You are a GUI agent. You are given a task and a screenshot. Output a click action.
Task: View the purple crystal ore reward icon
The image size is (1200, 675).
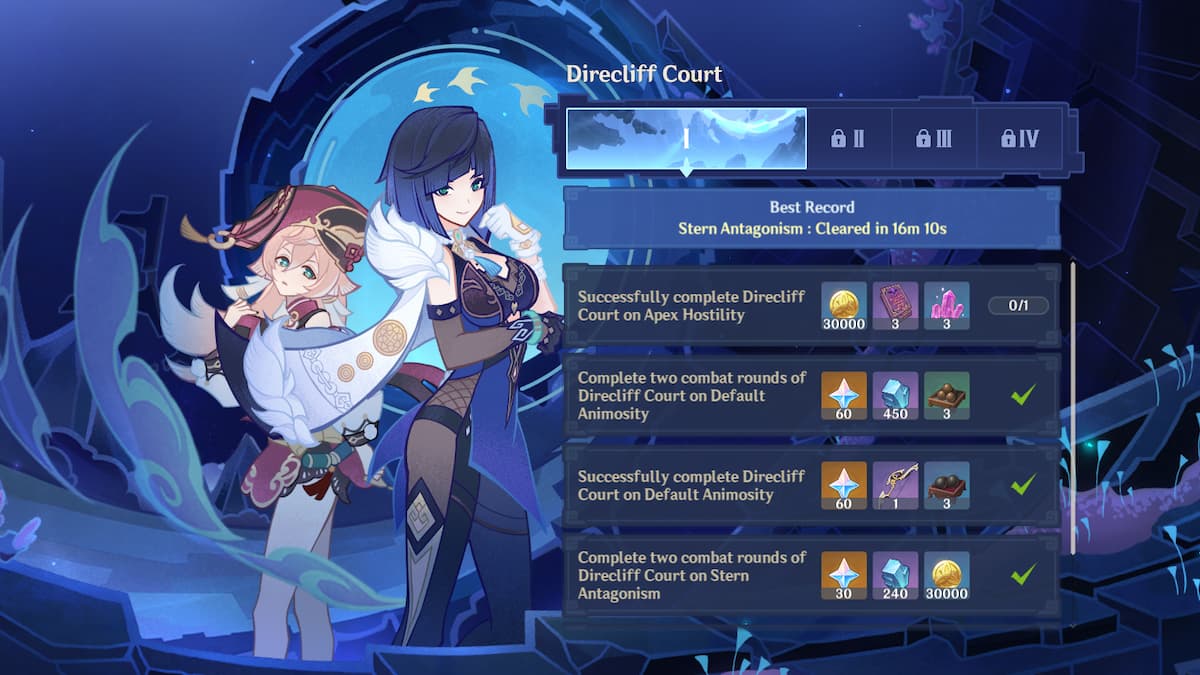coord(946,305)
